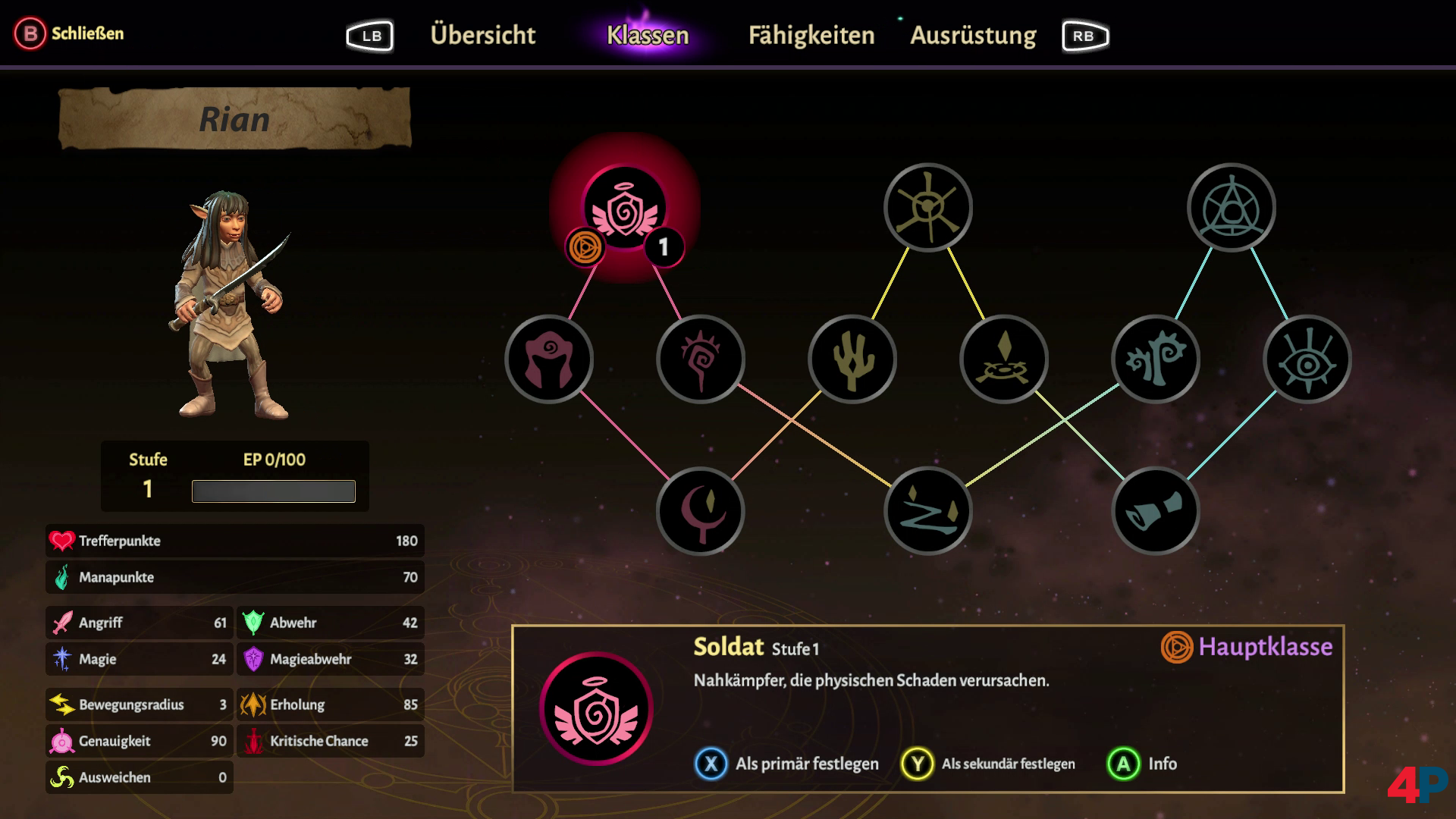Select the cactus-symbol yellow class node
1456x819 pixels.
851,359
